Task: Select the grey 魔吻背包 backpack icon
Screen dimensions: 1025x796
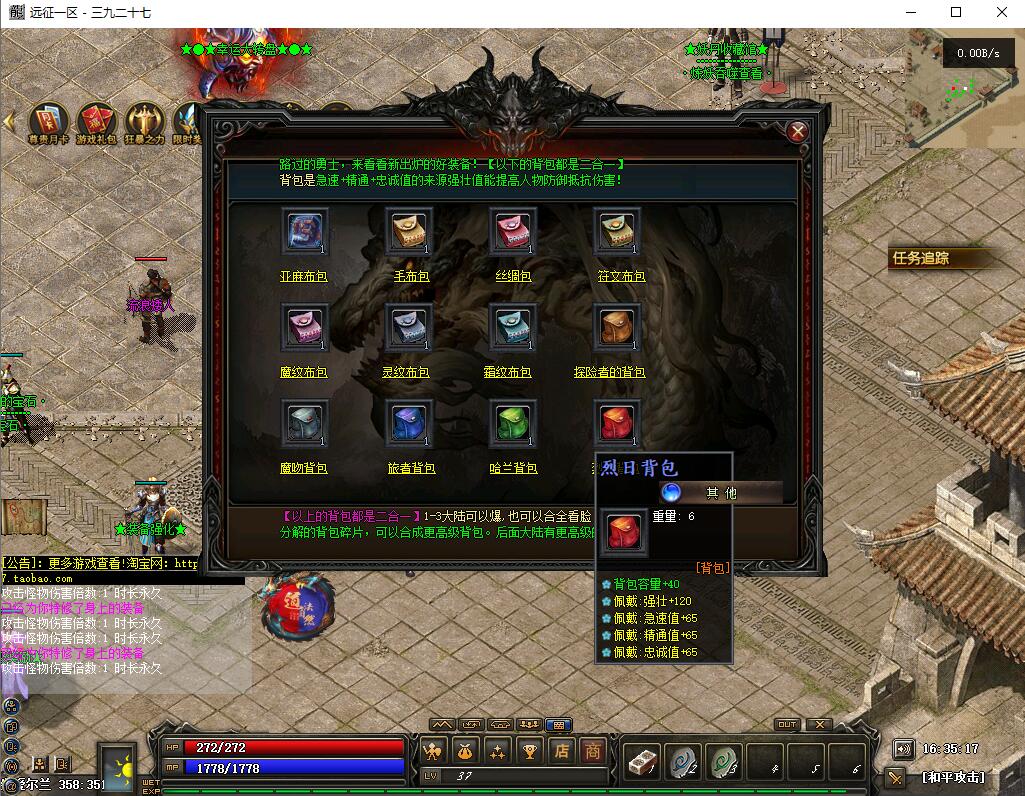Action: click(x=304, y=423)
